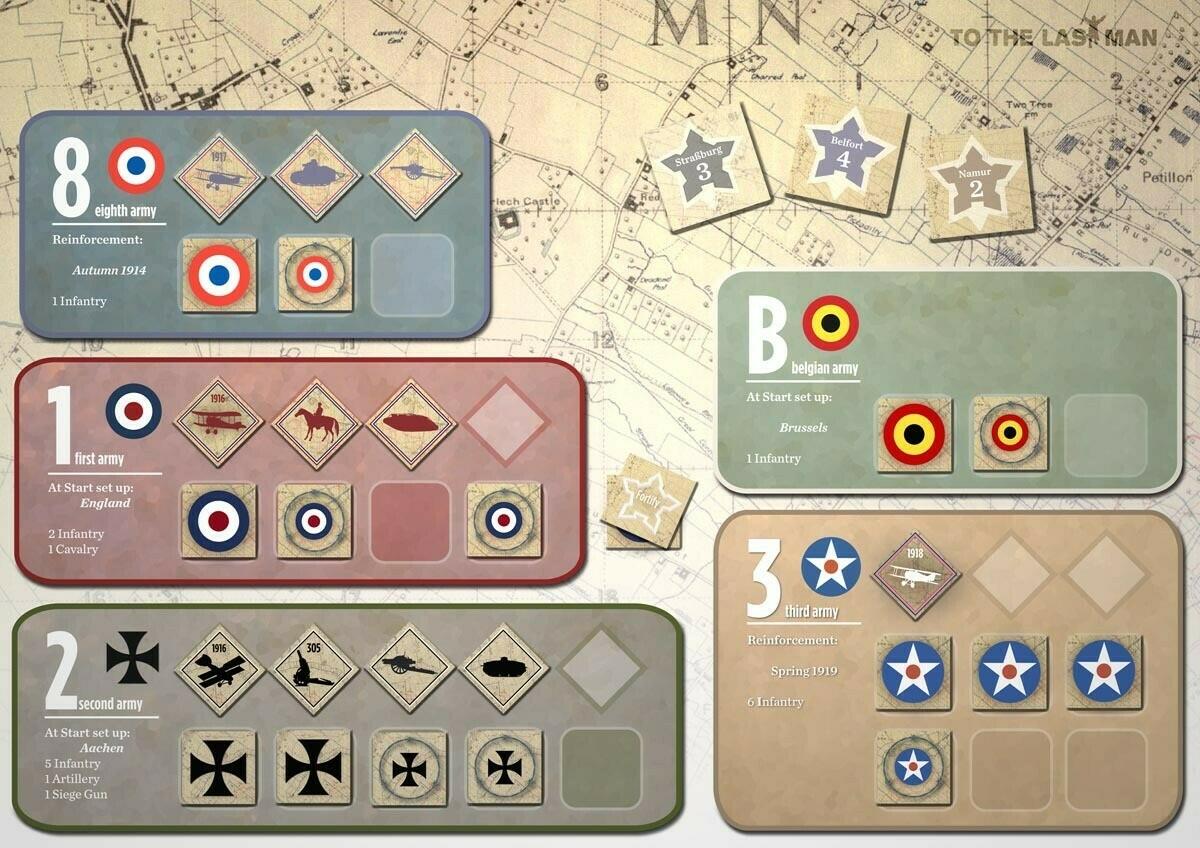The width and height of the screenshot is (1200, 848).
Task: Select the second army black tank tile
Action: 504,668
